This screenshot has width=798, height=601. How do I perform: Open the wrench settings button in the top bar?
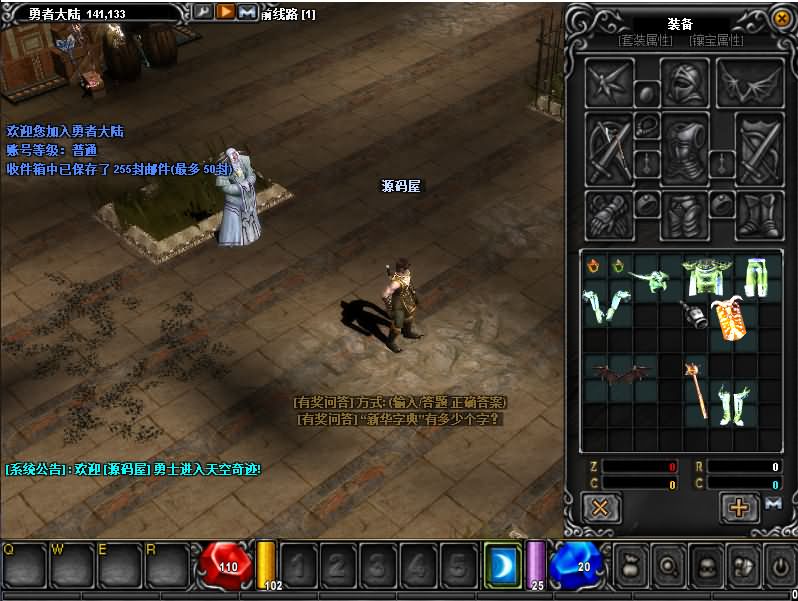pyautogui.click(x=203, y=12)
